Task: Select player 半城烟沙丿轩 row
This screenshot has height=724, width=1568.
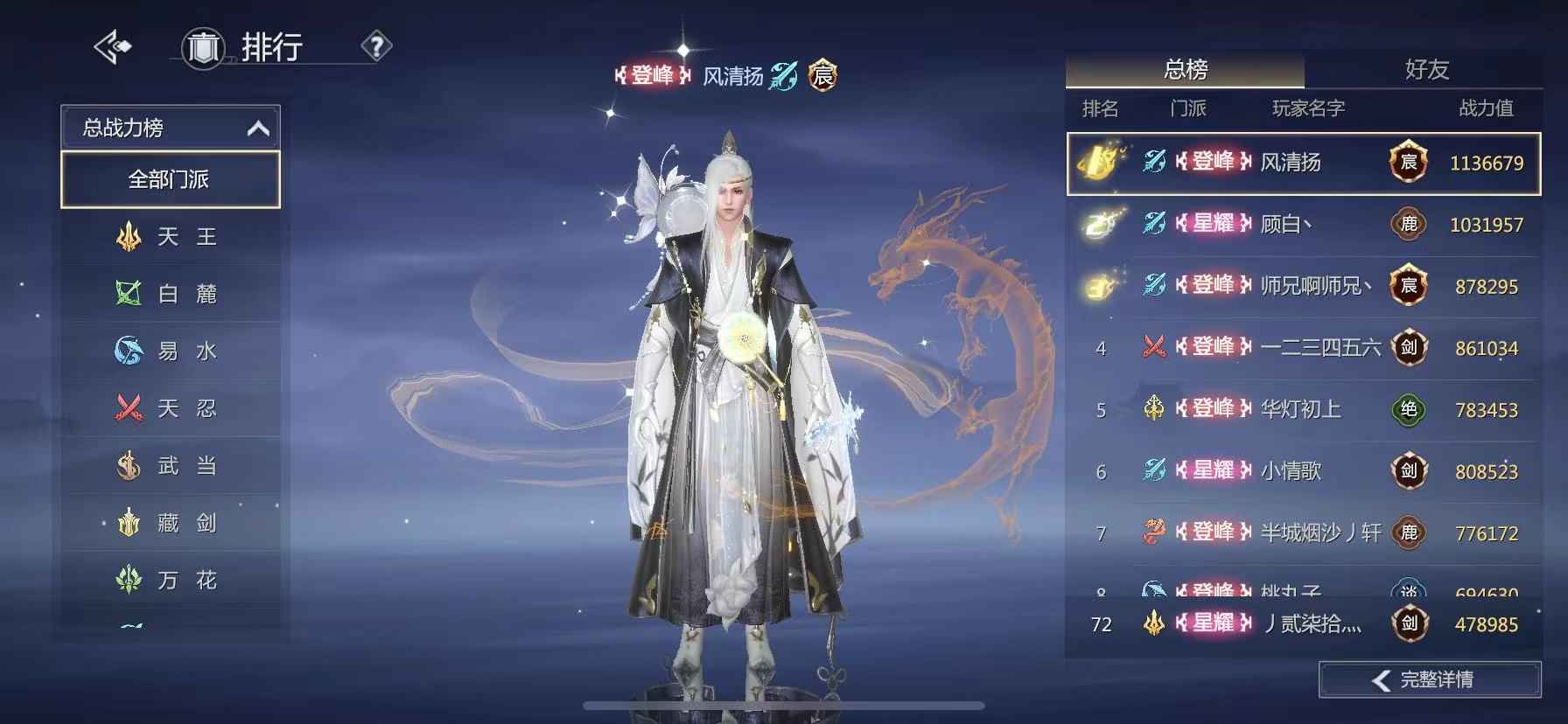Action: pos(1303,533)
